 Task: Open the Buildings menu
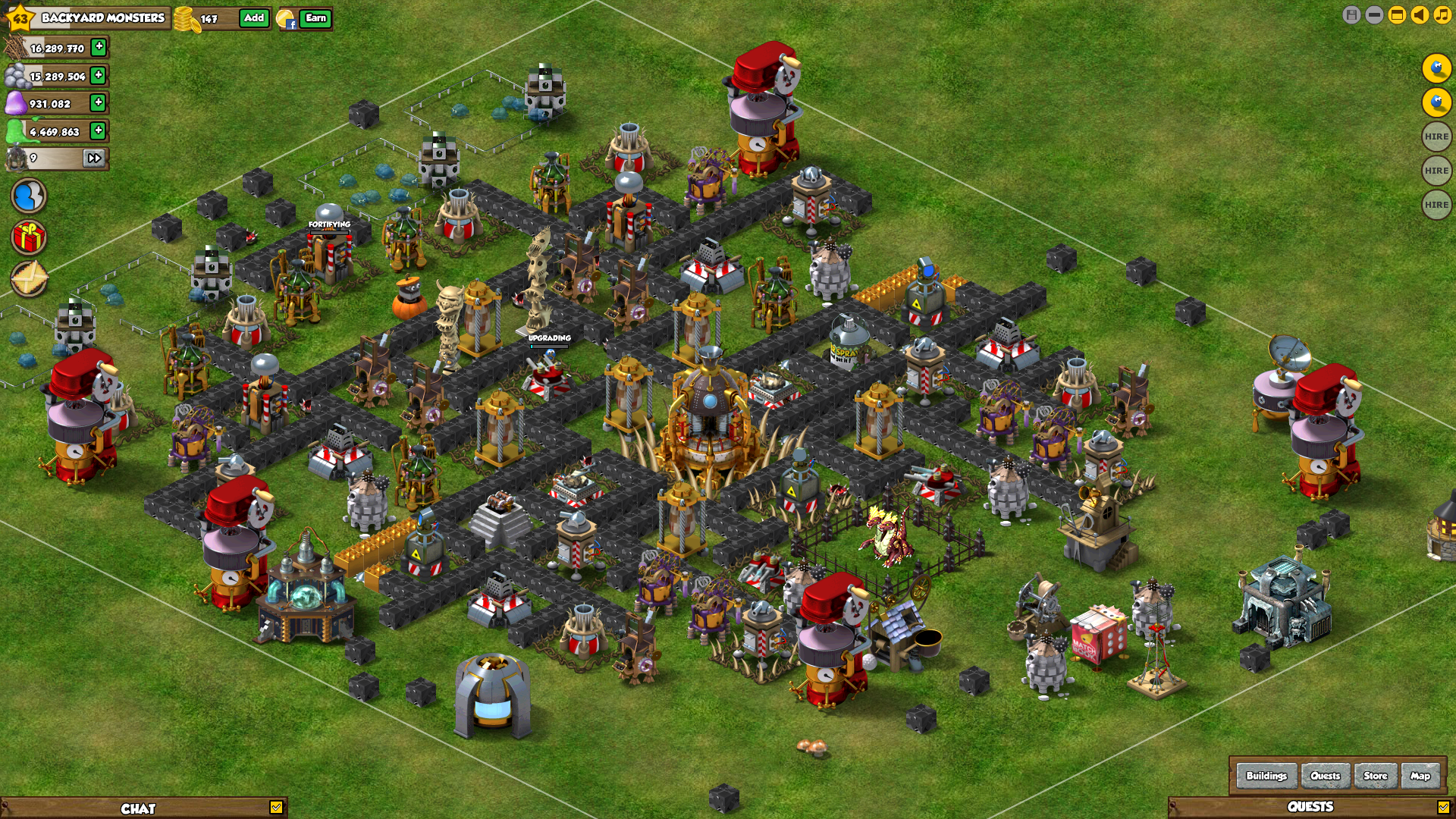(1266, 776)
